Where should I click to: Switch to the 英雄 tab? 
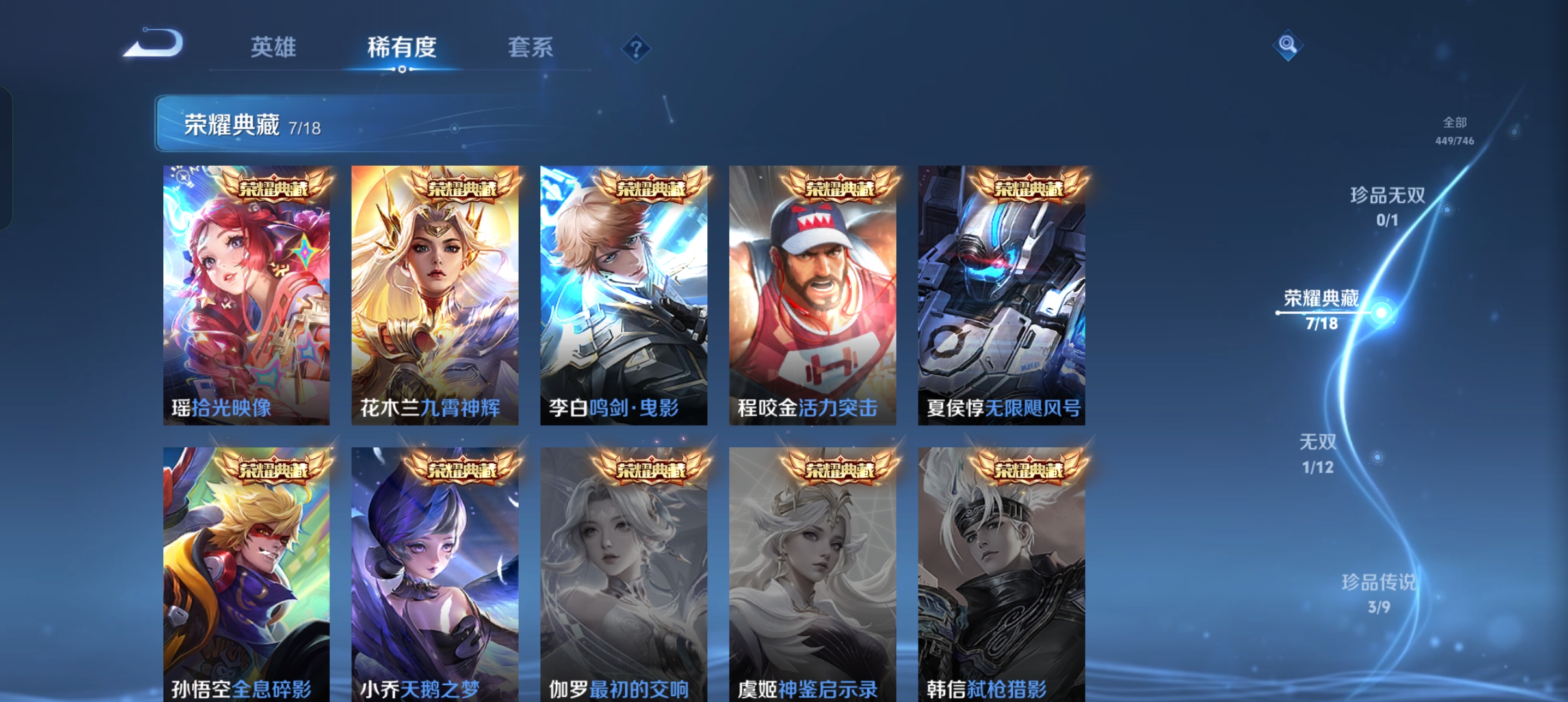(272, 47)
